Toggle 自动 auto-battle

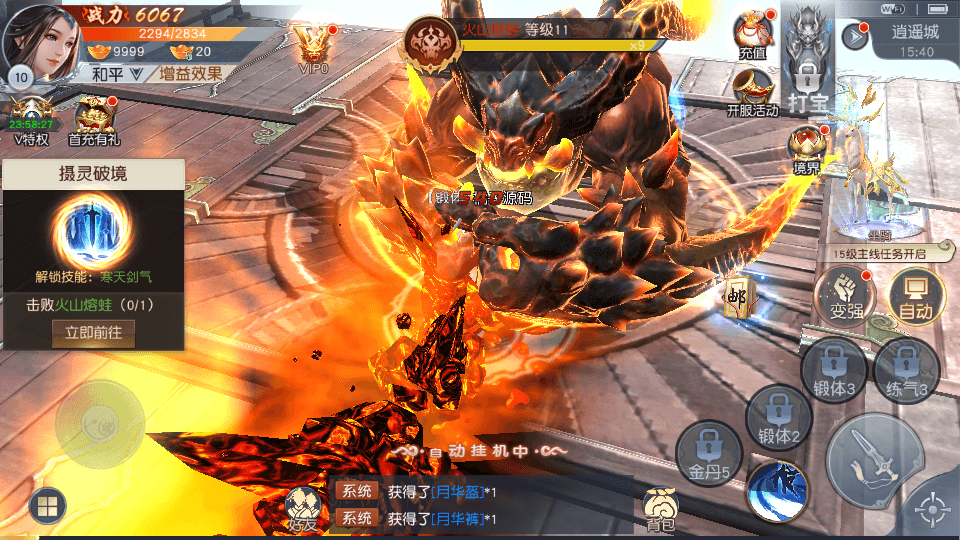[x=916, y=298]
